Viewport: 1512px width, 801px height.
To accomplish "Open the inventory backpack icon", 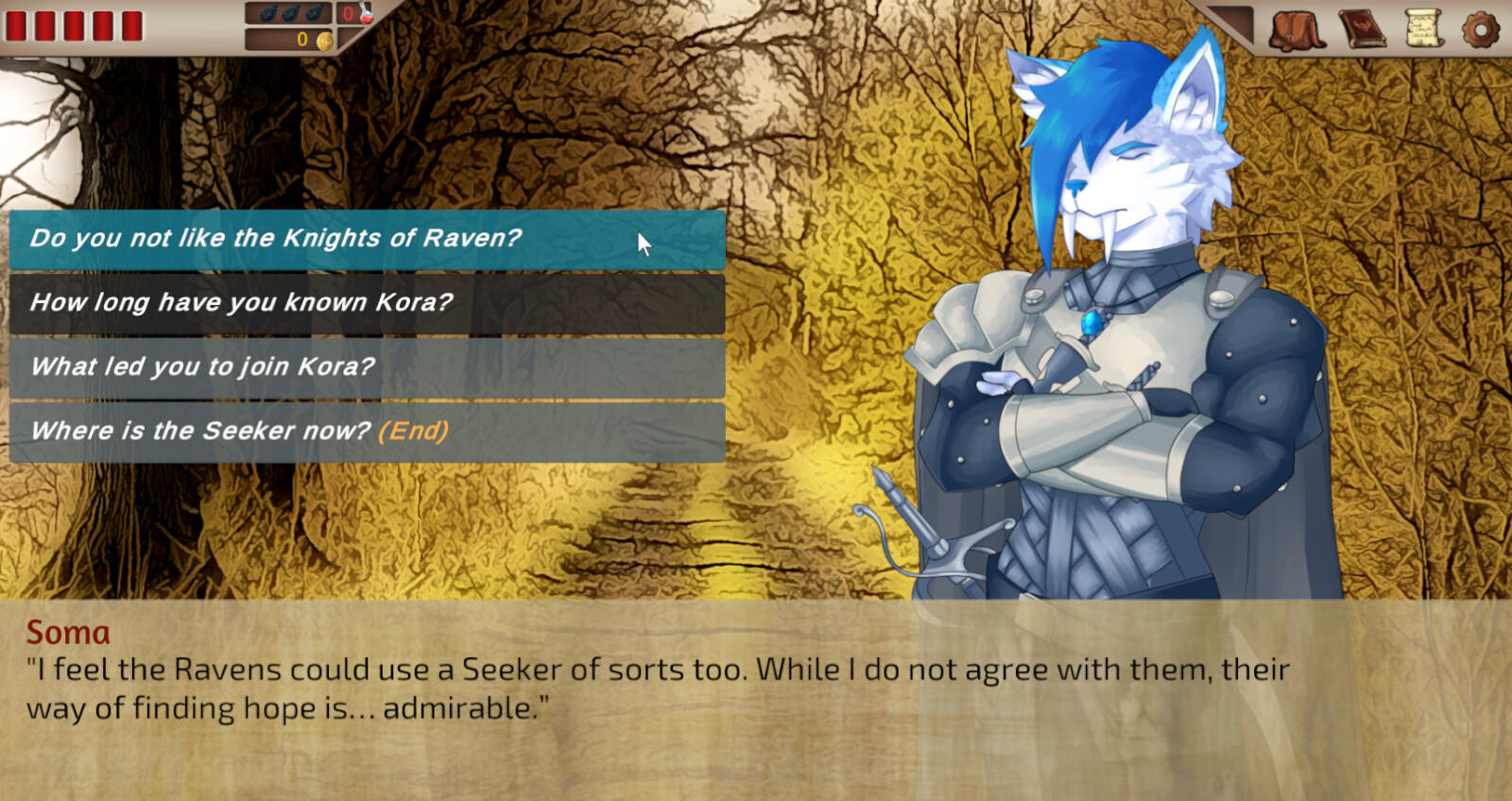I will pos(1296,26).
